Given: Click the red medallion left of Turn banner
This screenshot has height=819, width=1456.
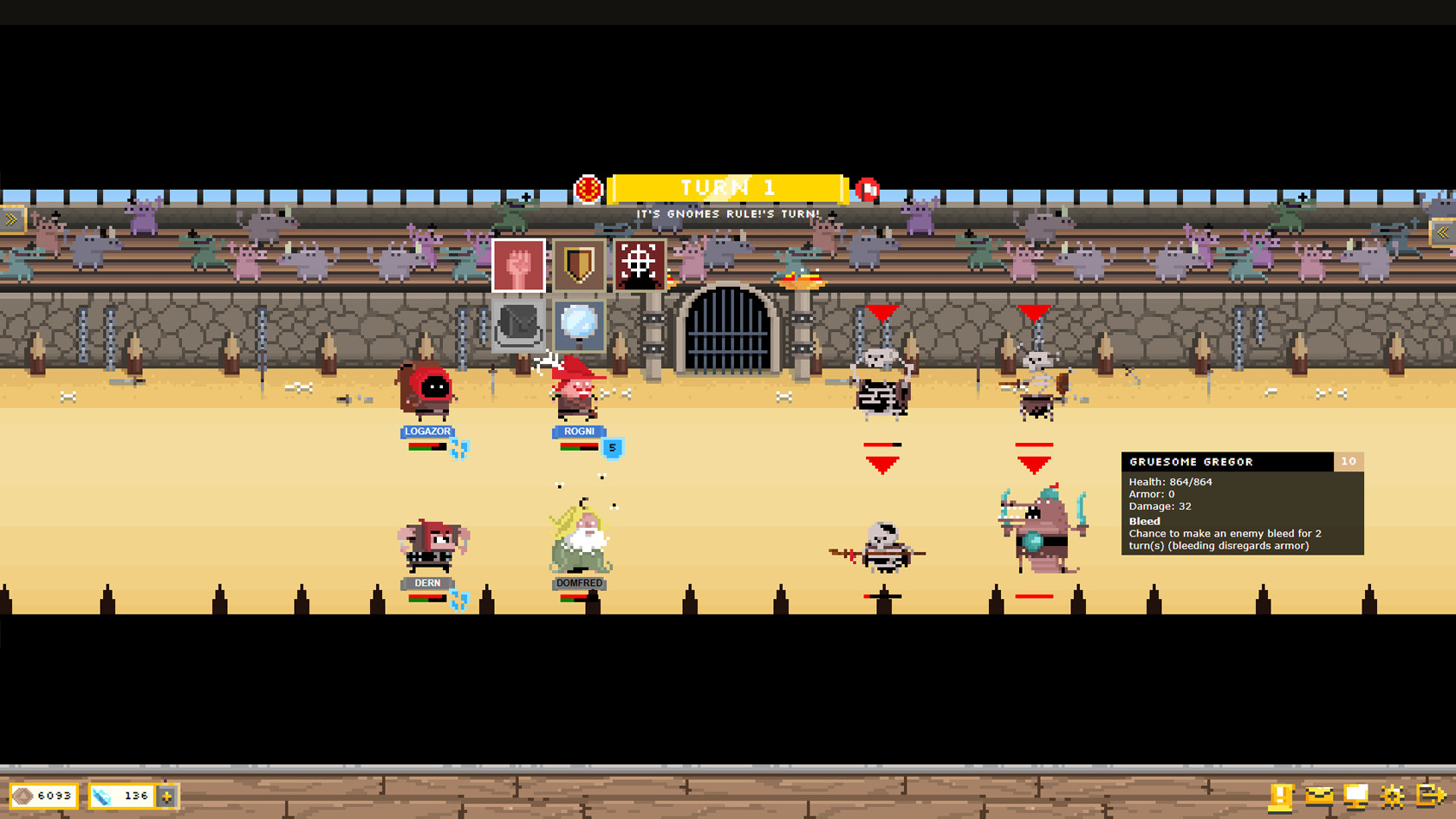Looking at the screenshot, I should click(x=588, y=187).
